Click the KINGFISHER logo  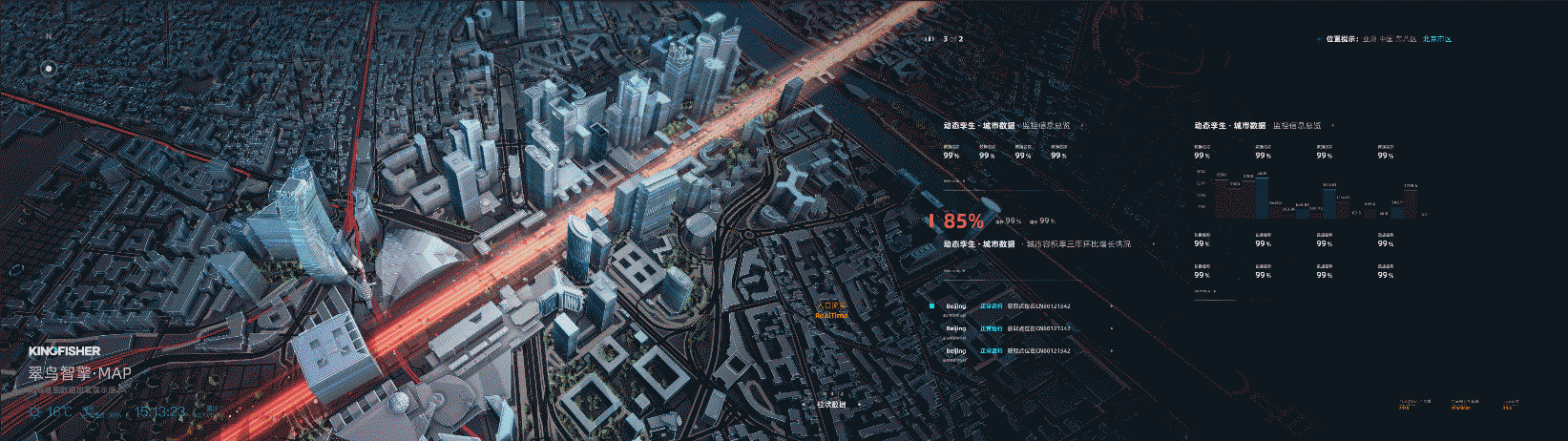(64, 351)
